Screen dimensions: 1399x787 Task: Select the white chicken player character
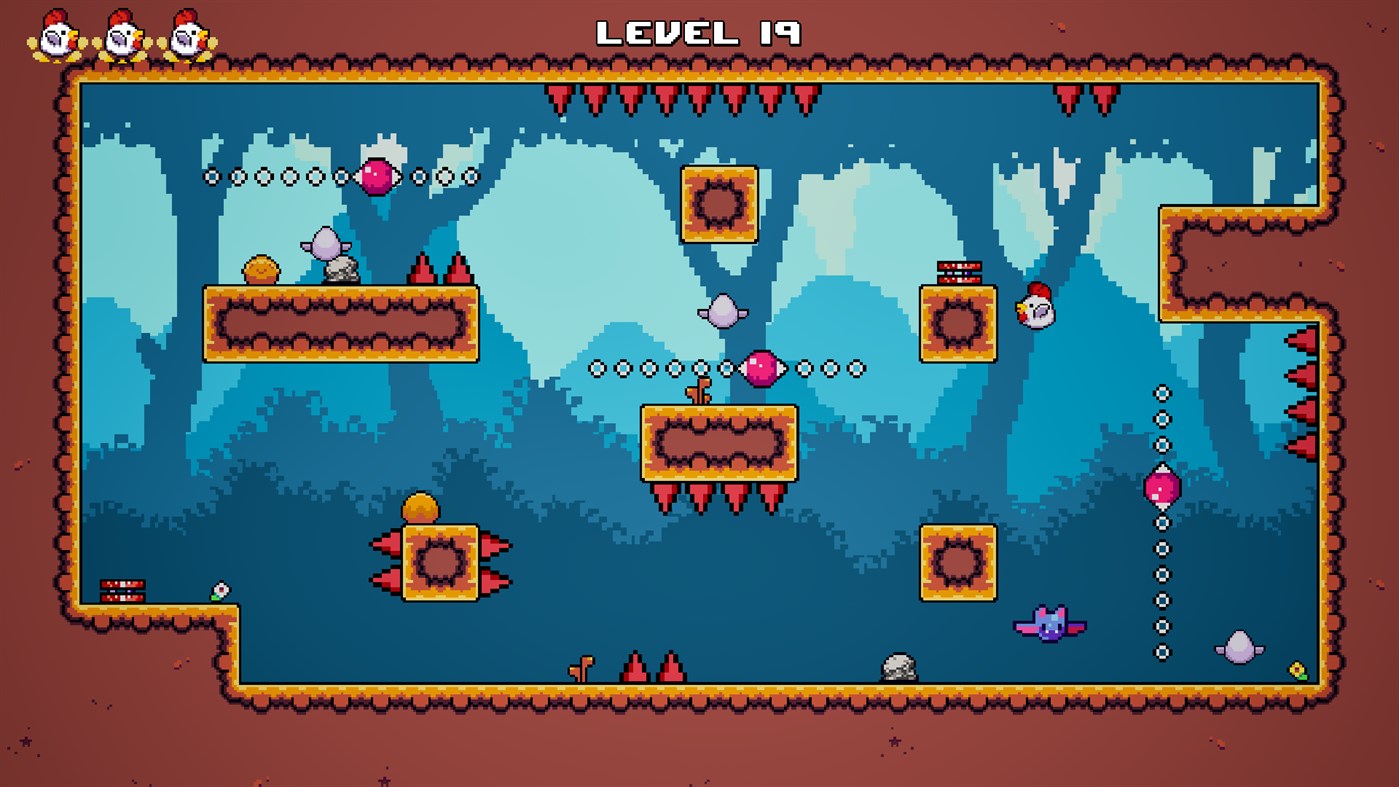[1034, 309]
